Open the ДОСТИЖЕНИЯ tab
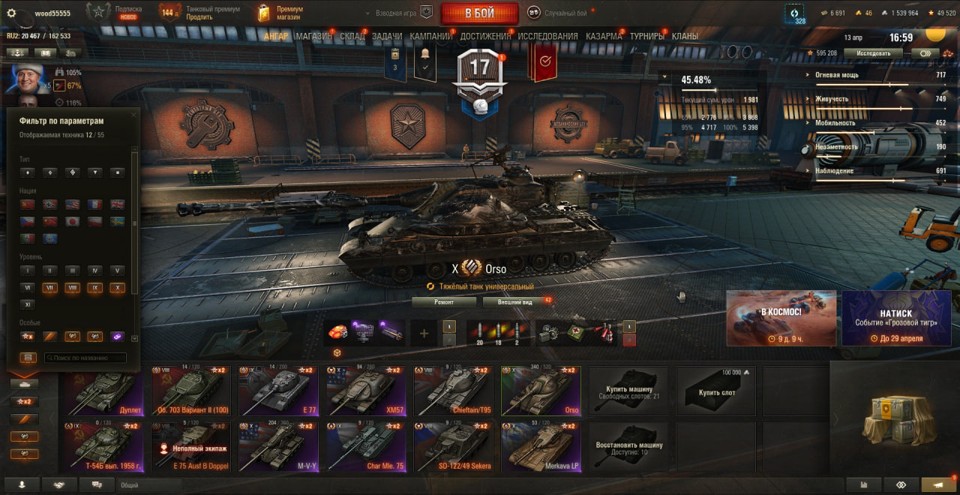The image size is (960, 495). (486, 36)
